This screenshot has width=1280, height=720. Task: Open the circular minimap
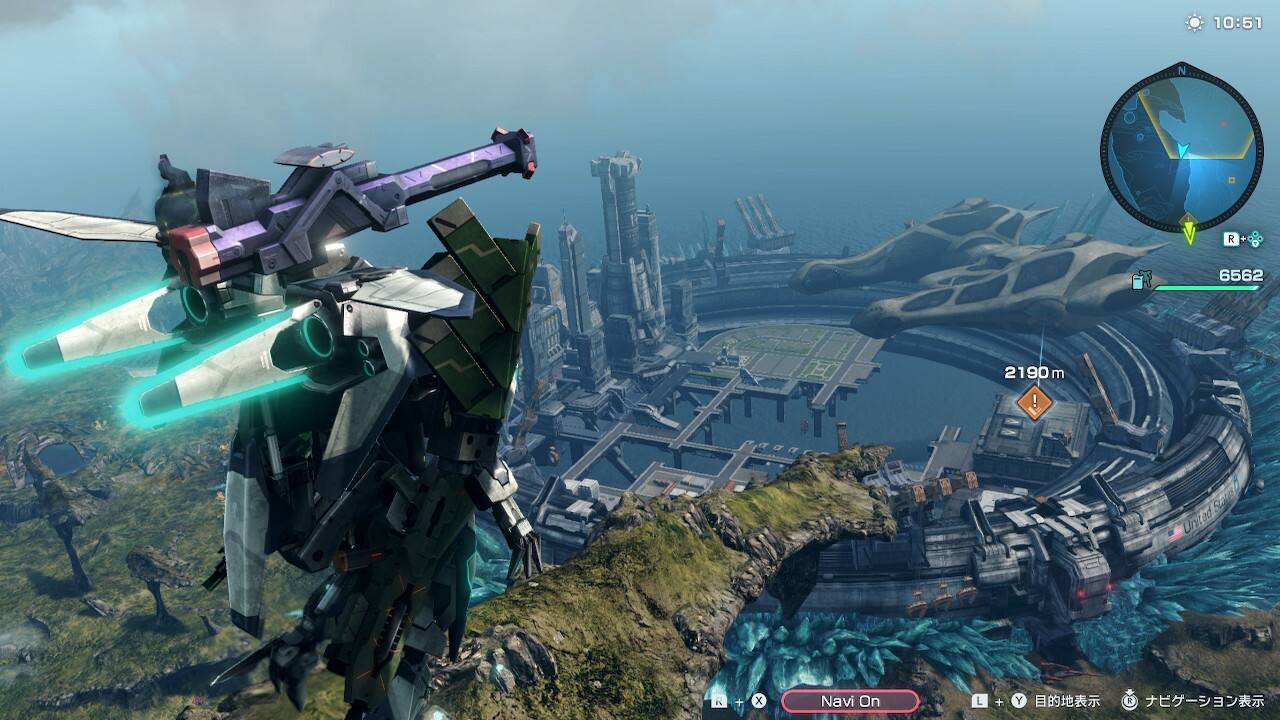coord(1181,147)
